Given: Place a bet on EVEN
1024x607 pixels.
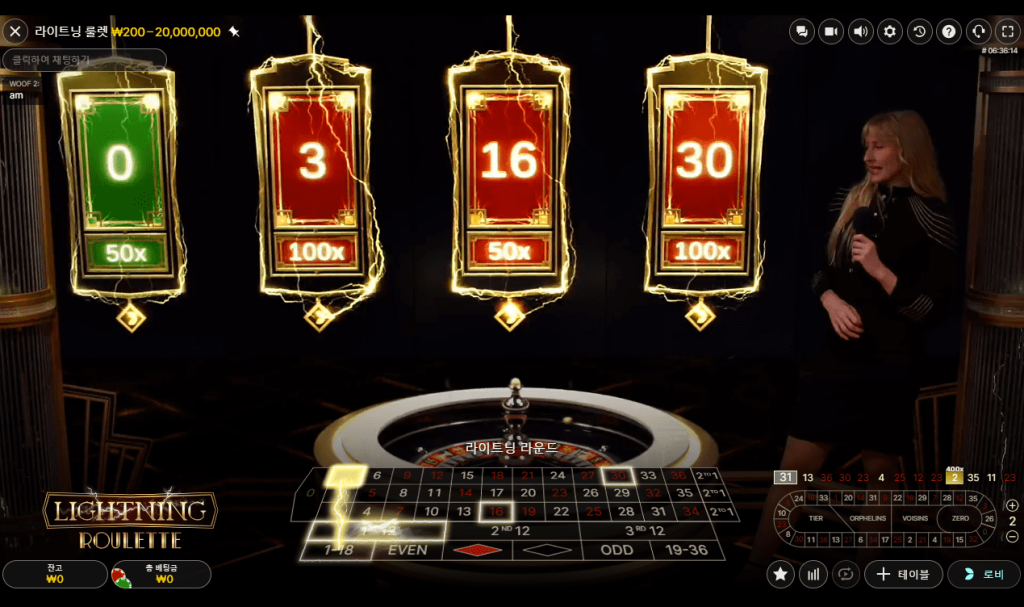Looking at the screenshot, I should 407,550.
